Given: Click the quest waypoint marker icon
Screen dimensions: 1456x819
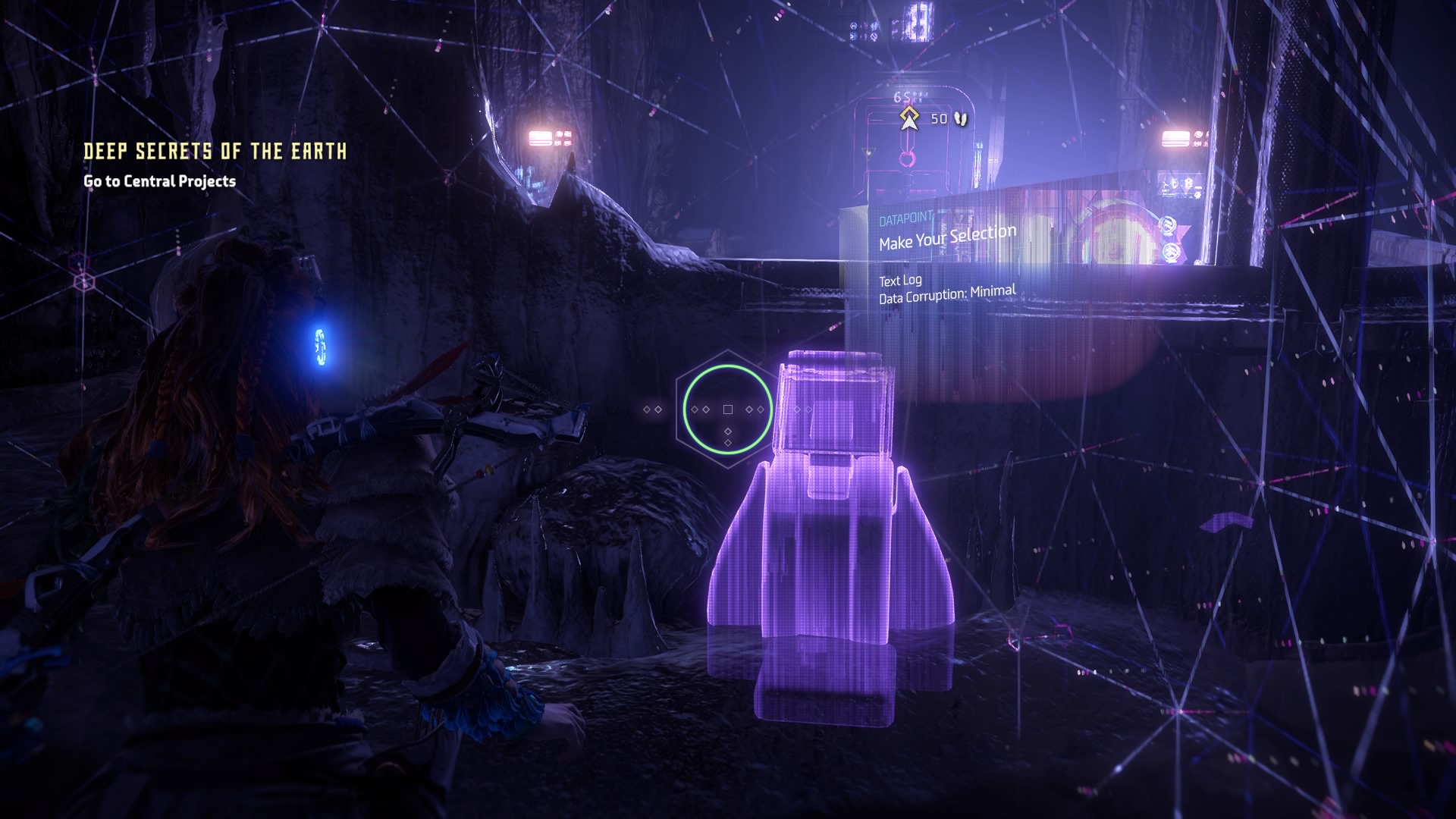Looking at the screenshot, I should click(908, 119).
